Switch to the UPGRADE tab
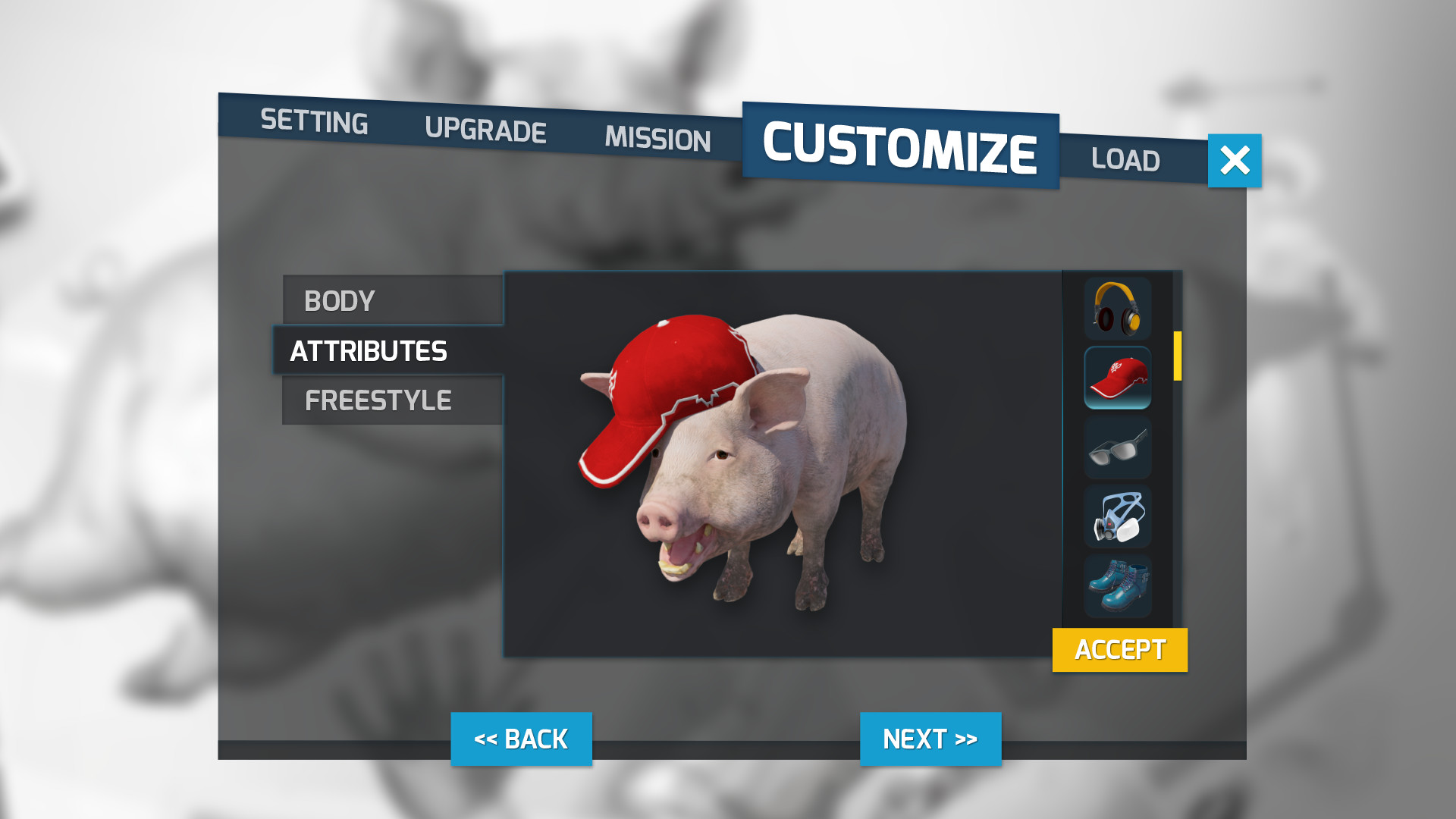The image size is (1456, 819). (486, 130)
